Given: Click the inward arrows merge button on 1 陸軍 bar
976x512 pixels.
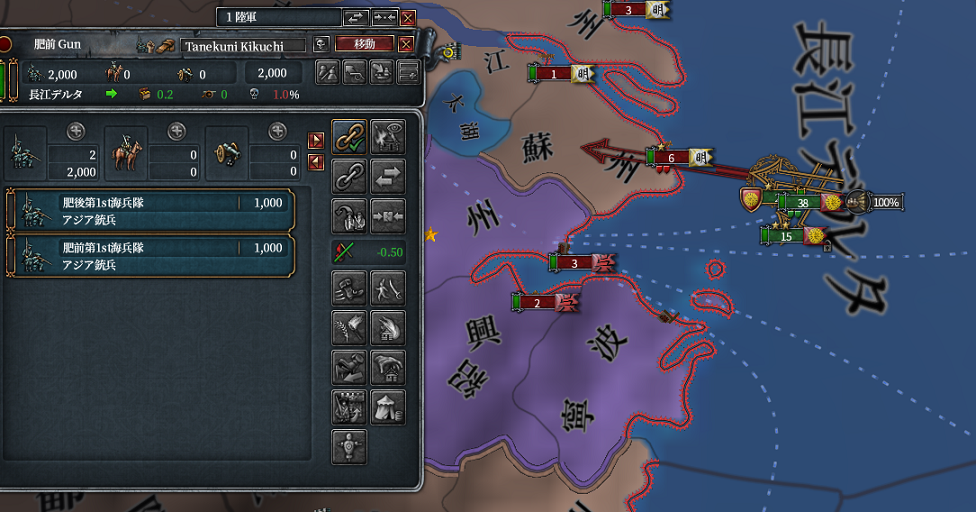Looking at the screenshot, I should [384, 17].
